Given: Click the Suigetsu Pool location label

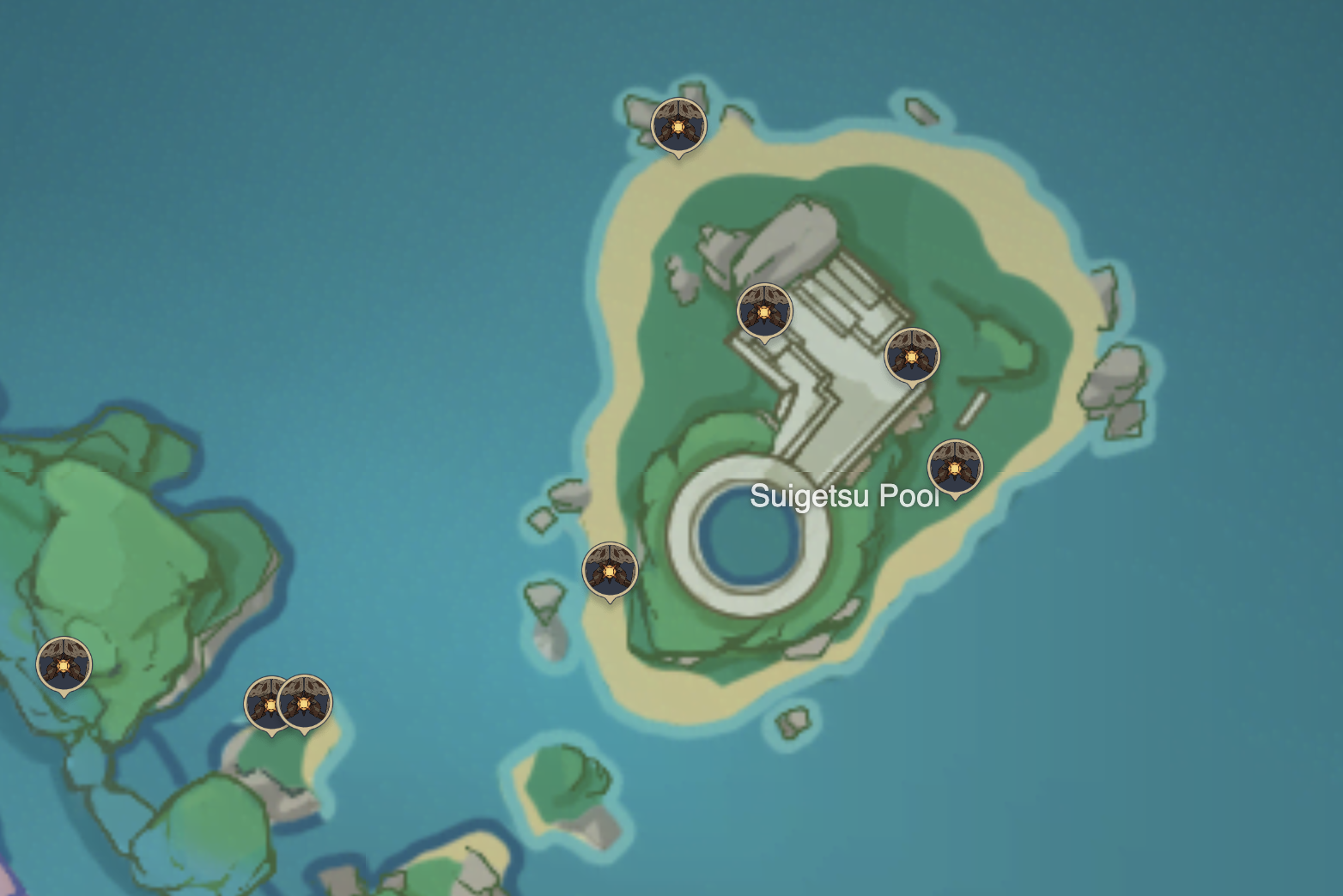Looking at the screenshot, I should coord(845,496).
